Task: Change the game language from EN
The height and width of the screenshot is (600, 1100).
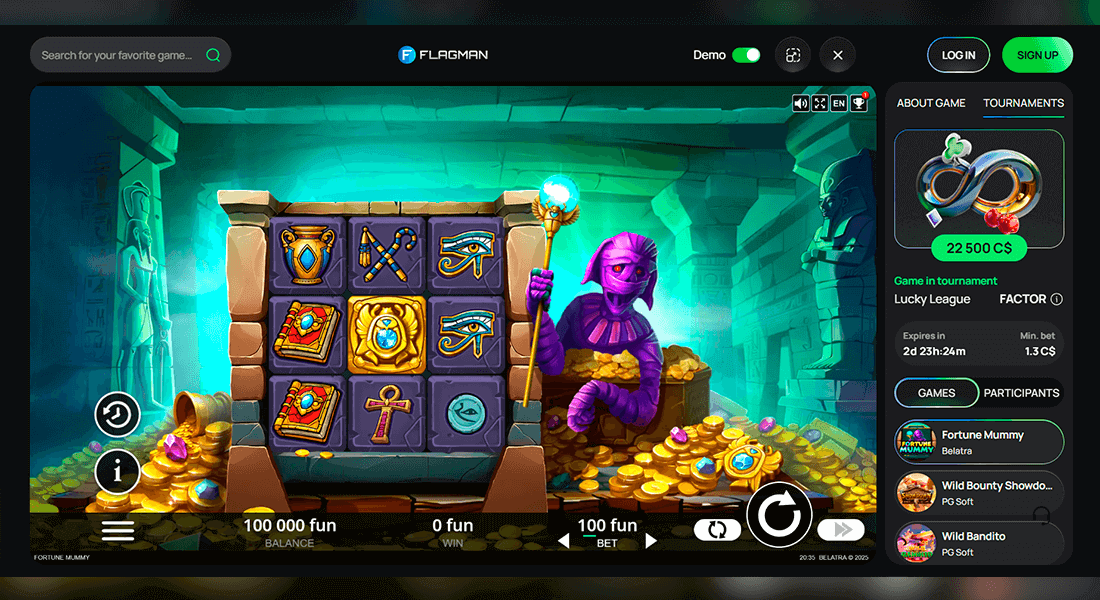Action: pos(839,103)
